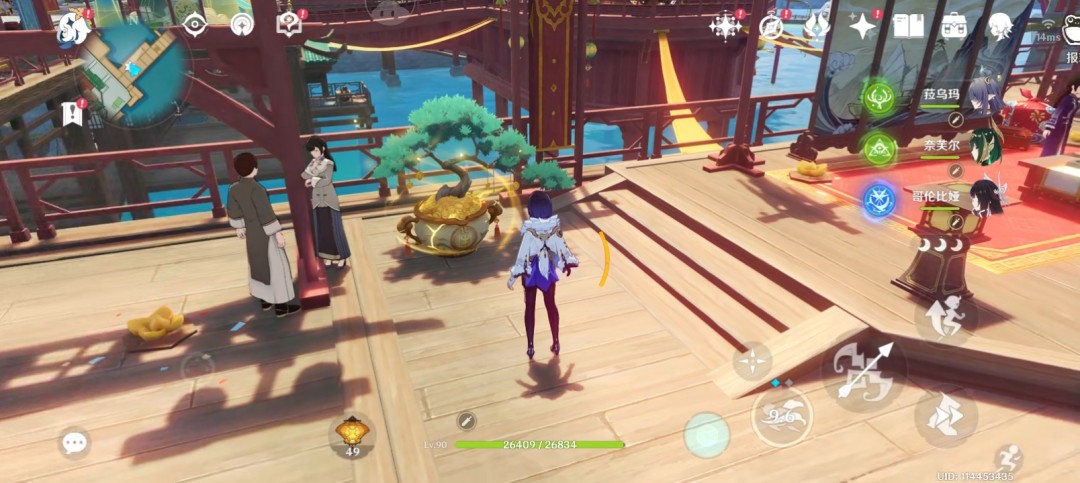Open the backpack inventory
1080x483 pixels.
click(954, 26)
